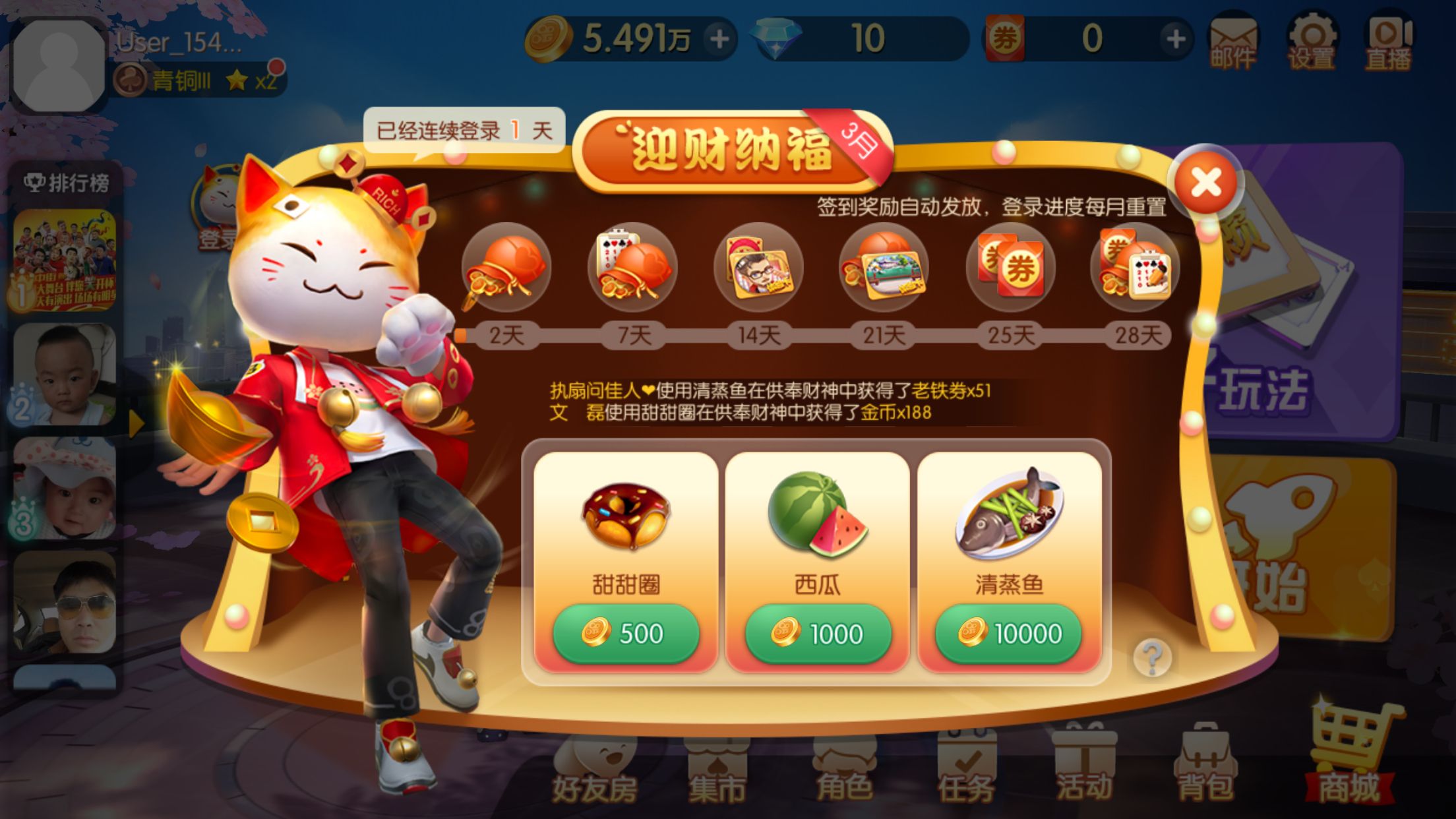The height and width of the screenshot is (819, 1456).
Task: Open the 设置 settings menu
Action: point(1311,41)
